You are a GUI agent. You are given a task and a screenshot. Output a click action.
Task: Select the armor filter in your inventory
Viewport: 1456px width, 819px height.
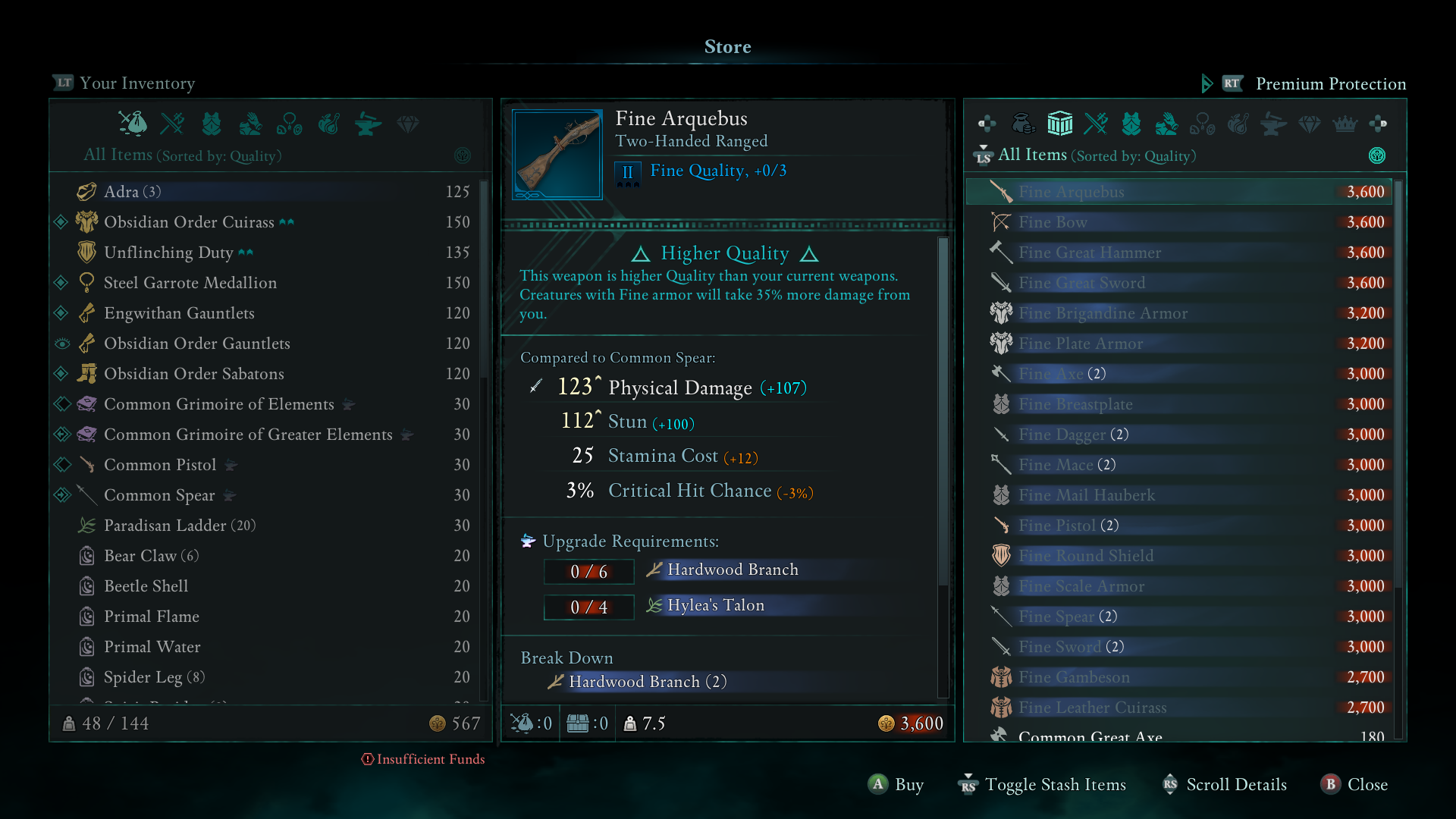click(x=212, y=124)
